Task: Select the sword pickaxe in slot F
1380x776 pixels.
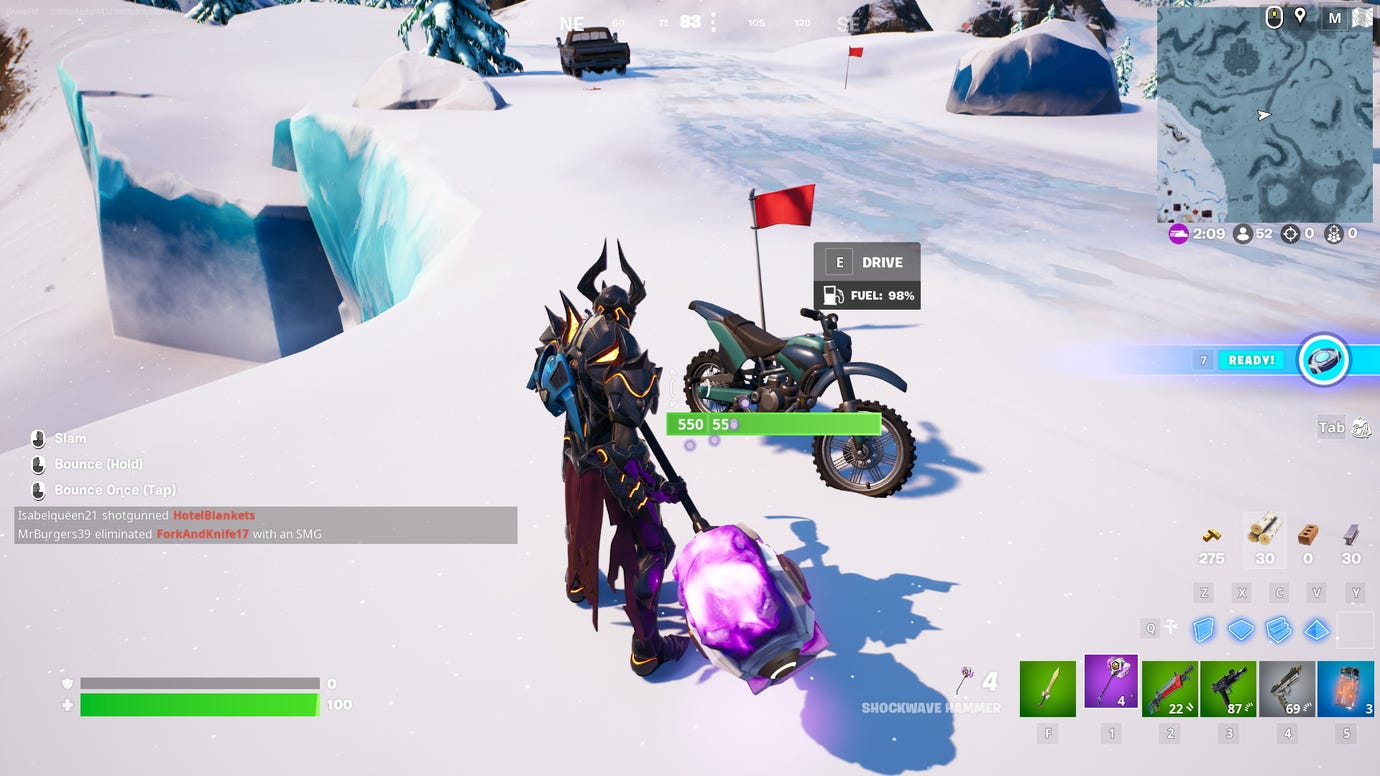Action: [x=1047, y=687]
